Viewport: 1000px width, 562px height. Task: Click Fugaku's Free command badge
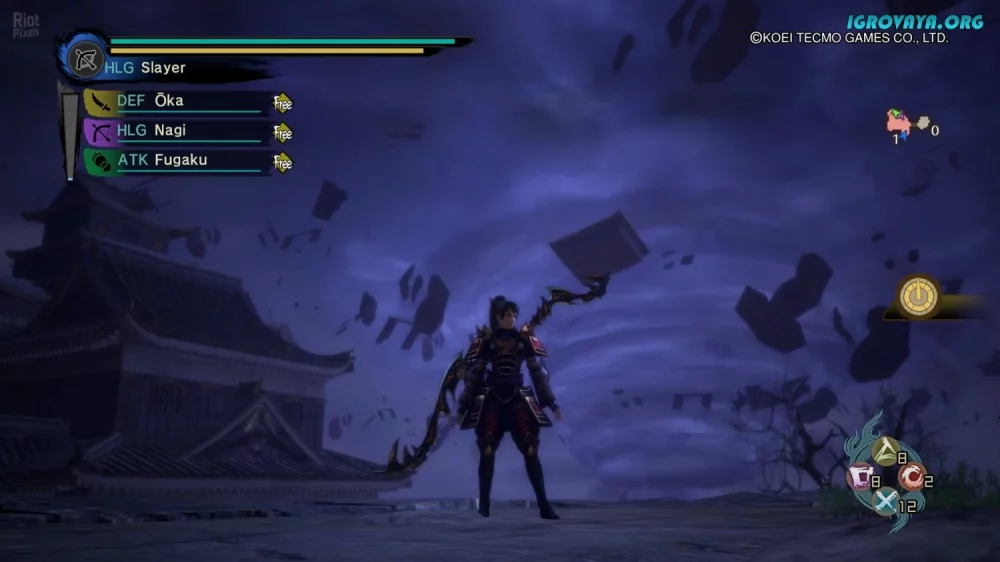283,162
